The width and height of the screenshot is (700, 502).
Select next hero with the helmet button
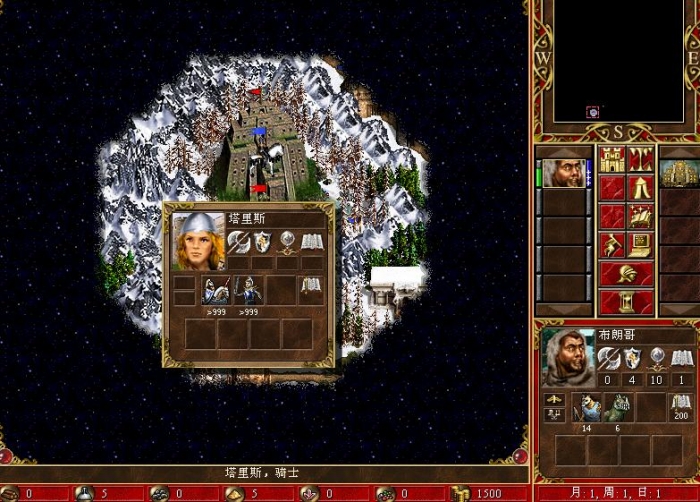[x=627, y=273]
